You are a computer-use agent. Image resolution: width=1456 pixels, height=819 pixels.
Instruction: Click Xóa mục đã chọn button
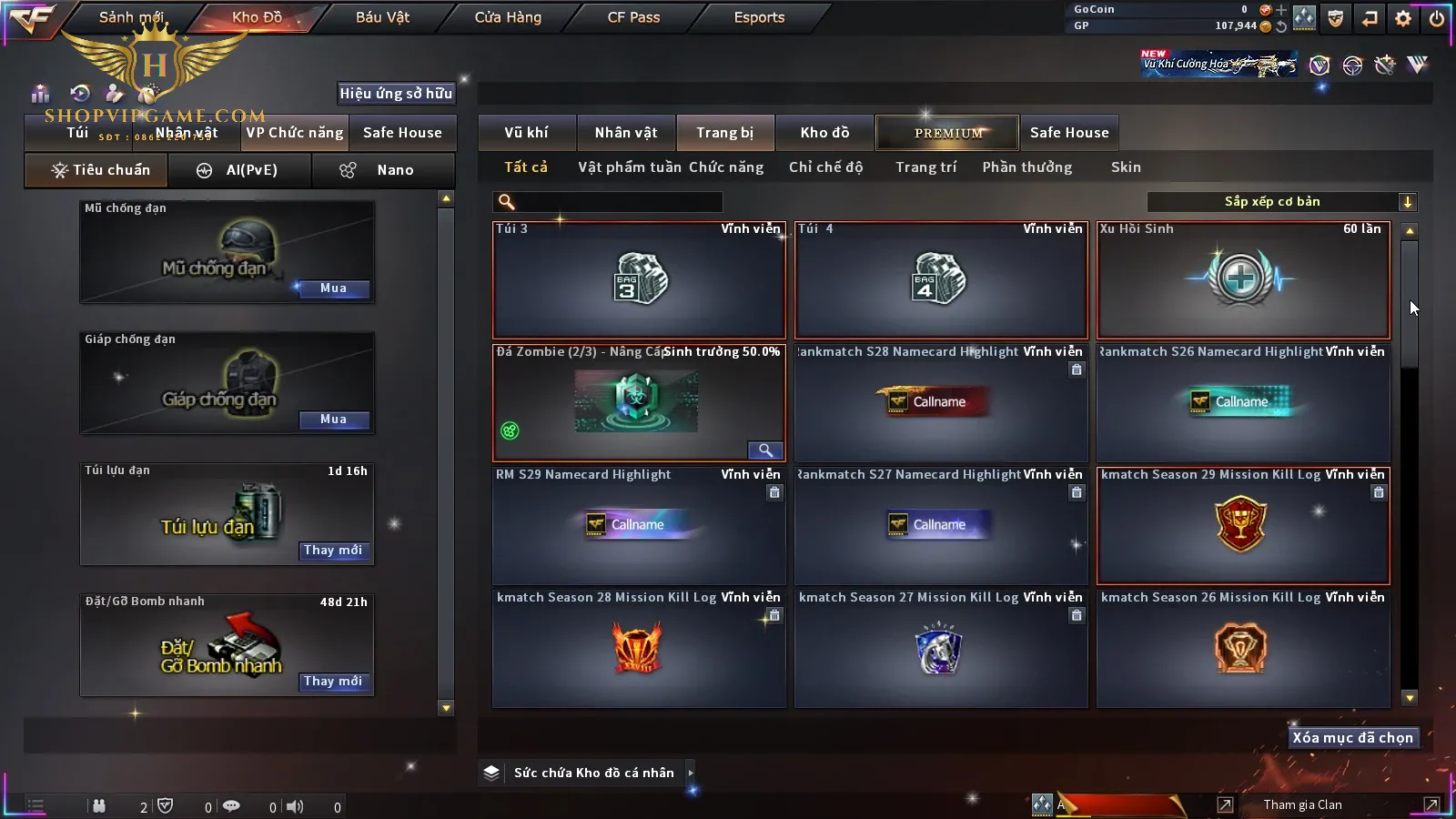pyautogui.click(x=1352, y=738)
